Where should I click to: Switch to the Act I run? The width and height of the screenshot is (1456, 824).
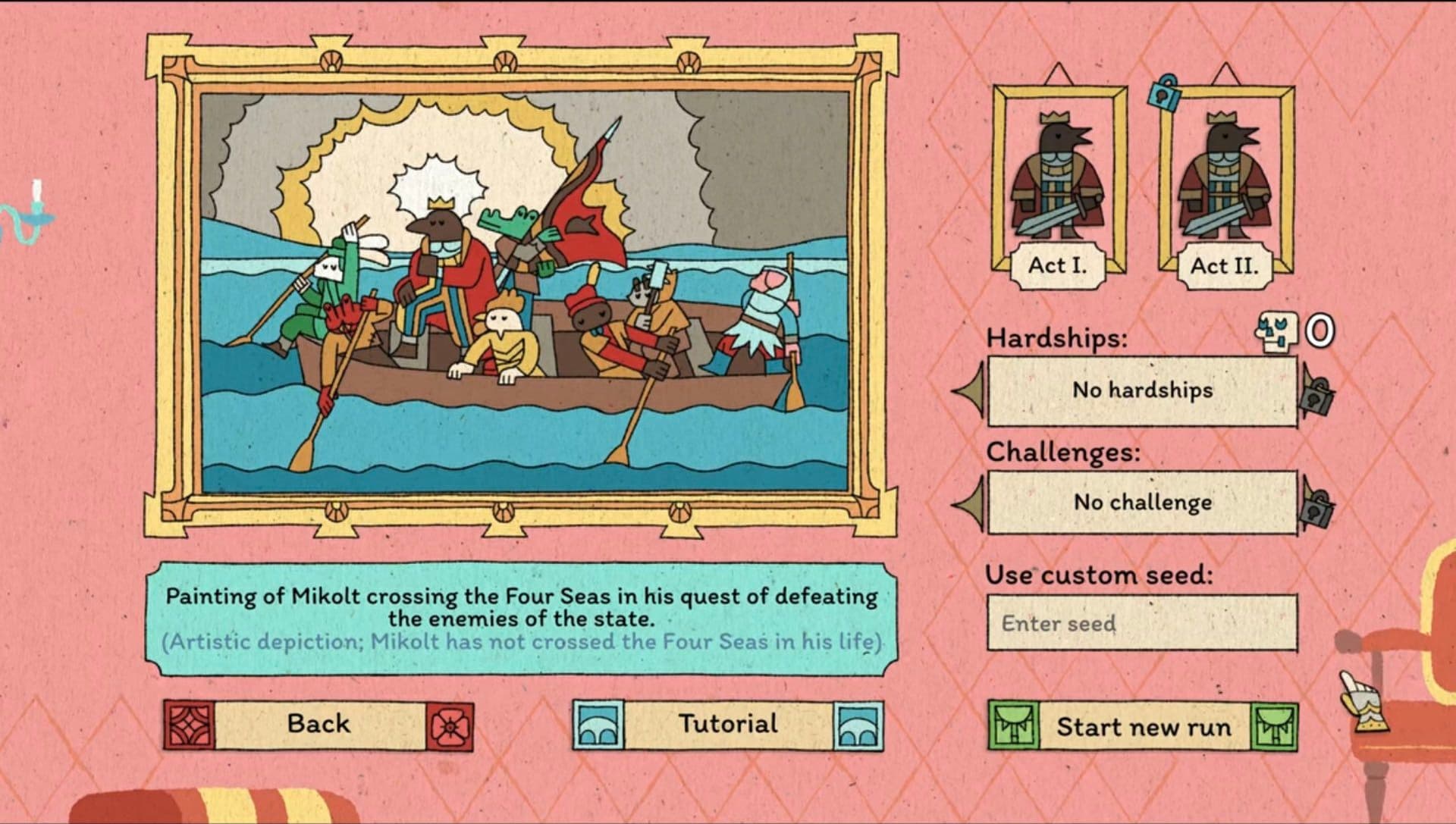click(x=1059, y=265)
